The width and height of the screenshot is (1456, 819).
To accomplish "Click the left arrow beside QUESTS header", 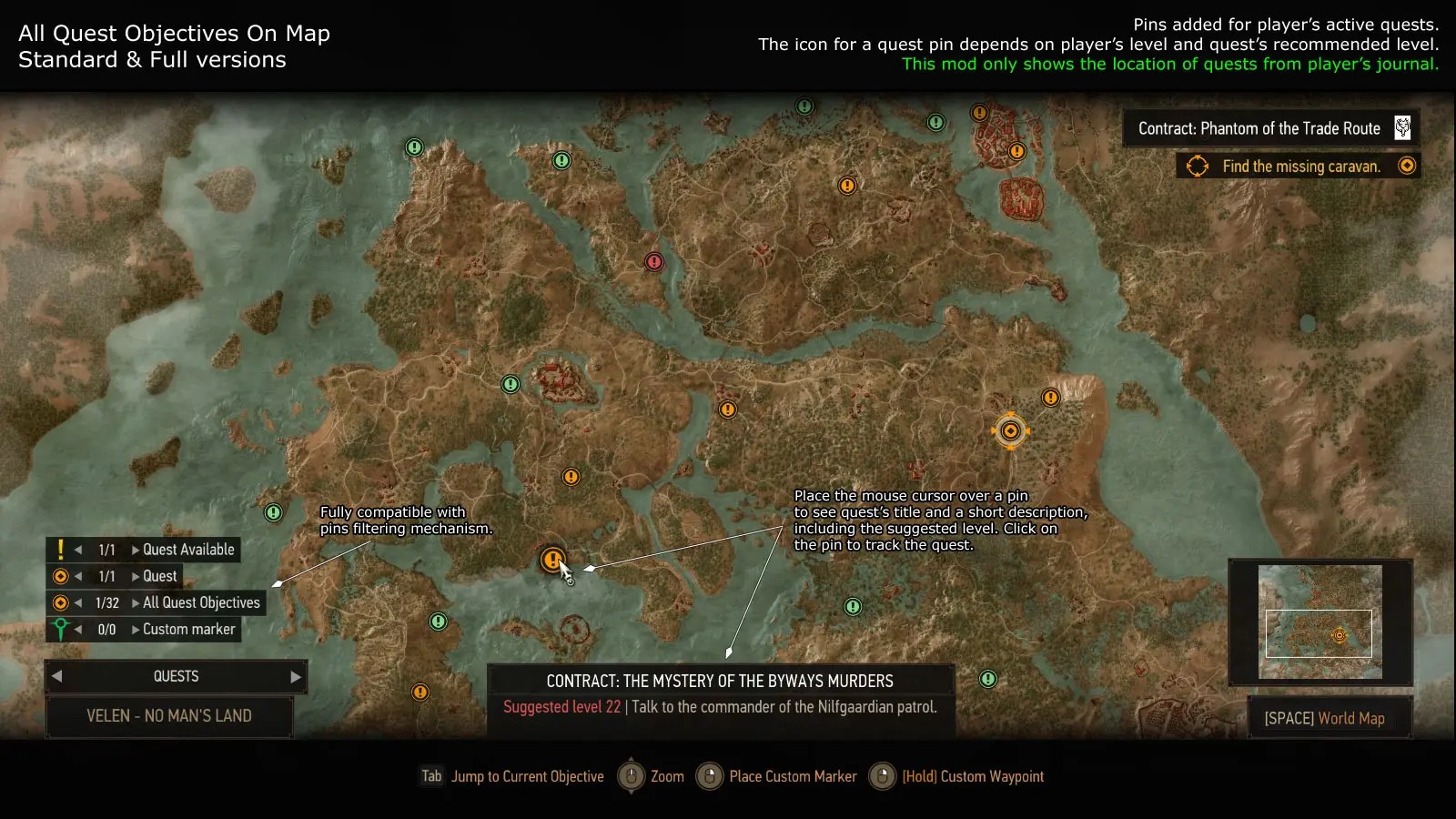I will click(x=56, y=676).
